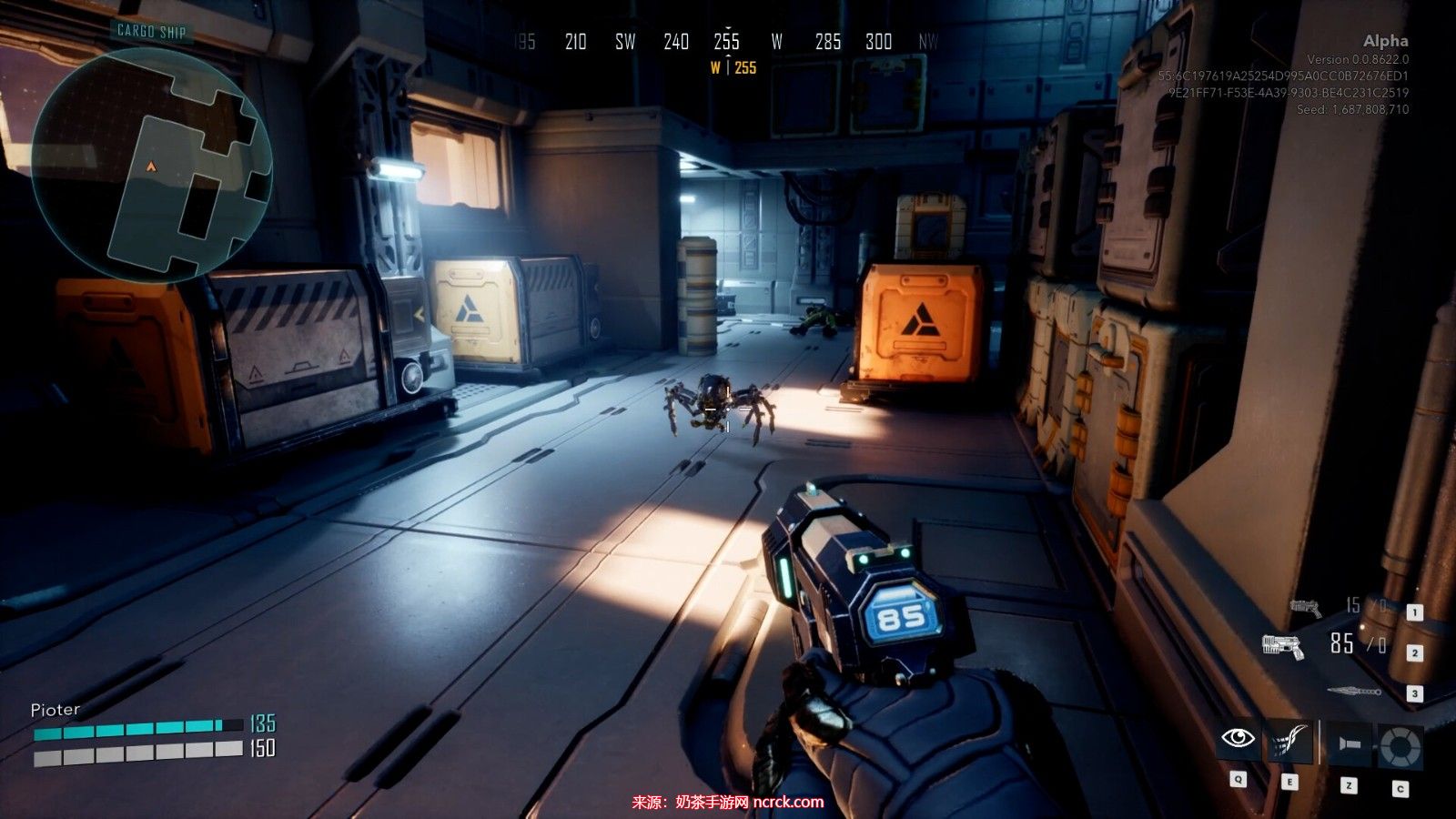
Task: Activate the fanged mouth ability icon
Action: (x=1289, y=741)
